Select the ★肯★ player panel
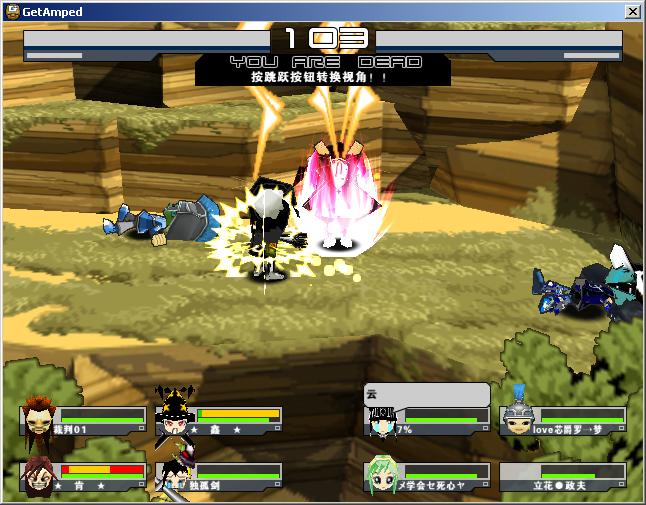 coord(83,475)
